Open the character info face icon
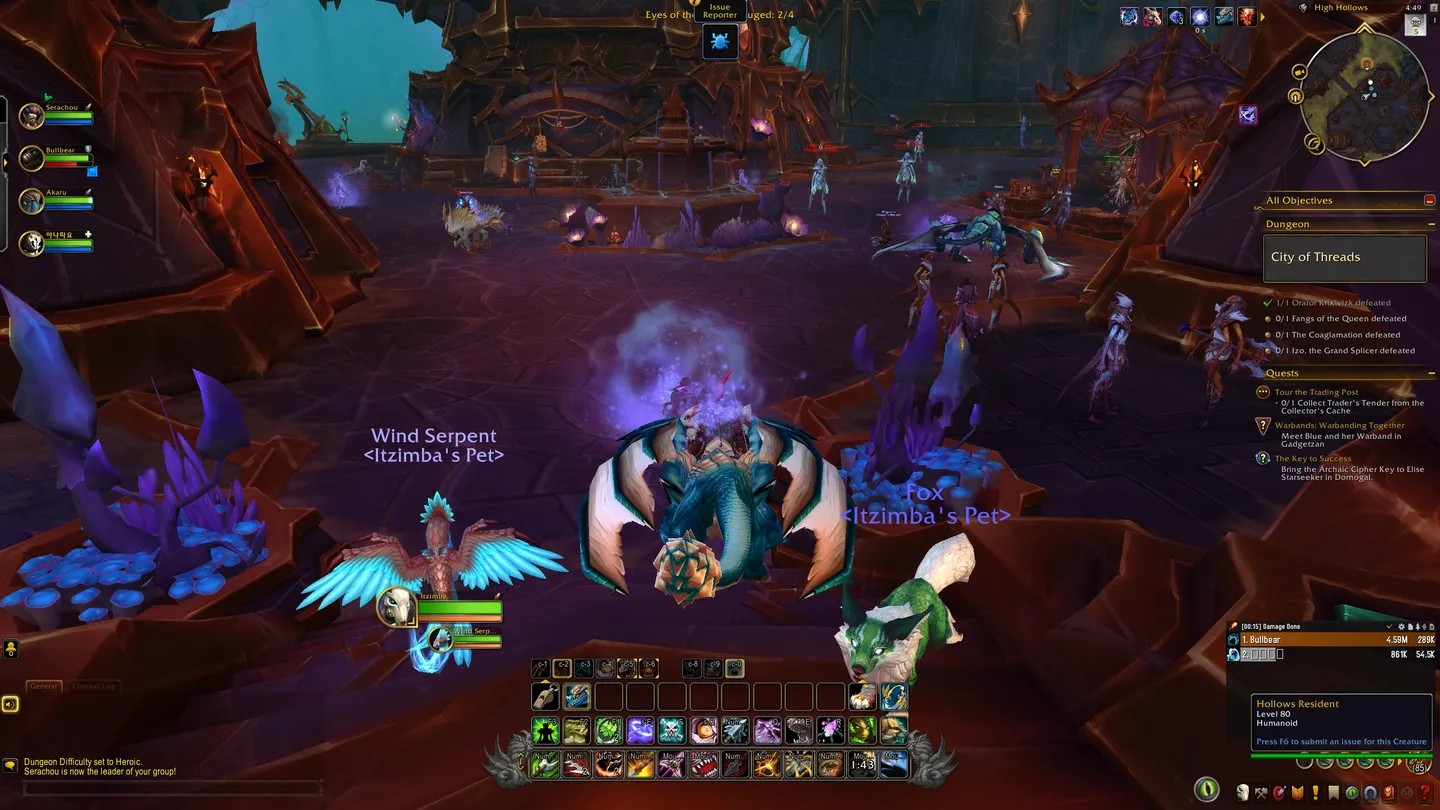The image size is (1440, 810). click(x=1243, y=792)
